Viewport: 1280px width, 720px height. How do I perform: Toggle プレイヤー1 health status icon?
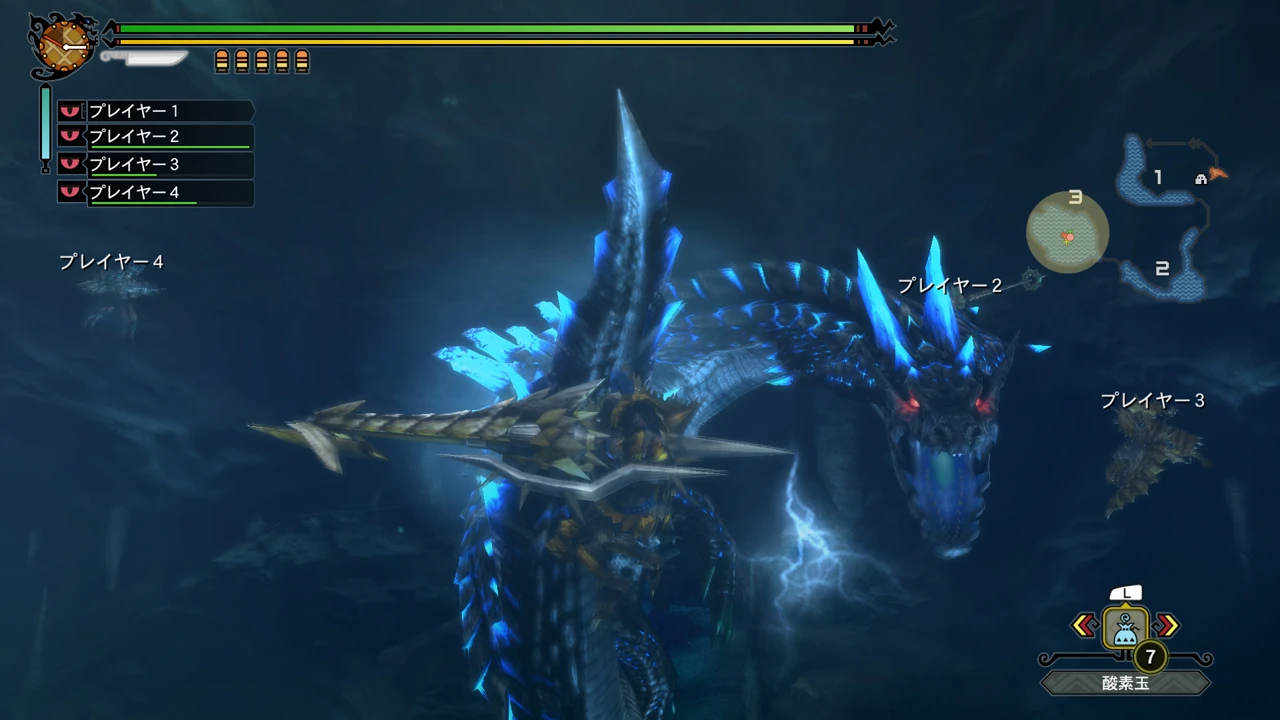[69, 111]
